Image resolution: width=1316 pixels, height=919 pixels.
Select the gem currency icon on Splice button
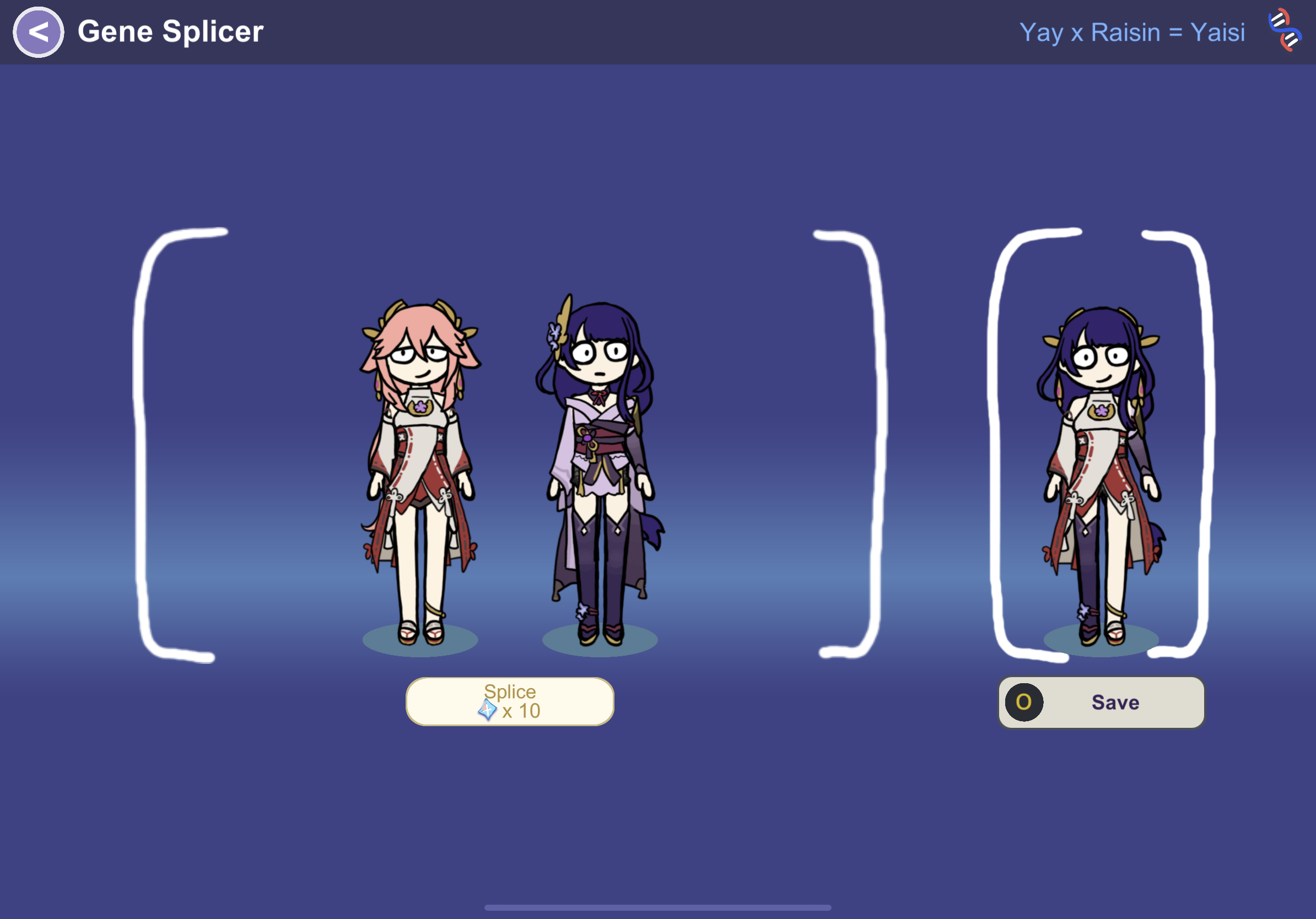[487, 711]
